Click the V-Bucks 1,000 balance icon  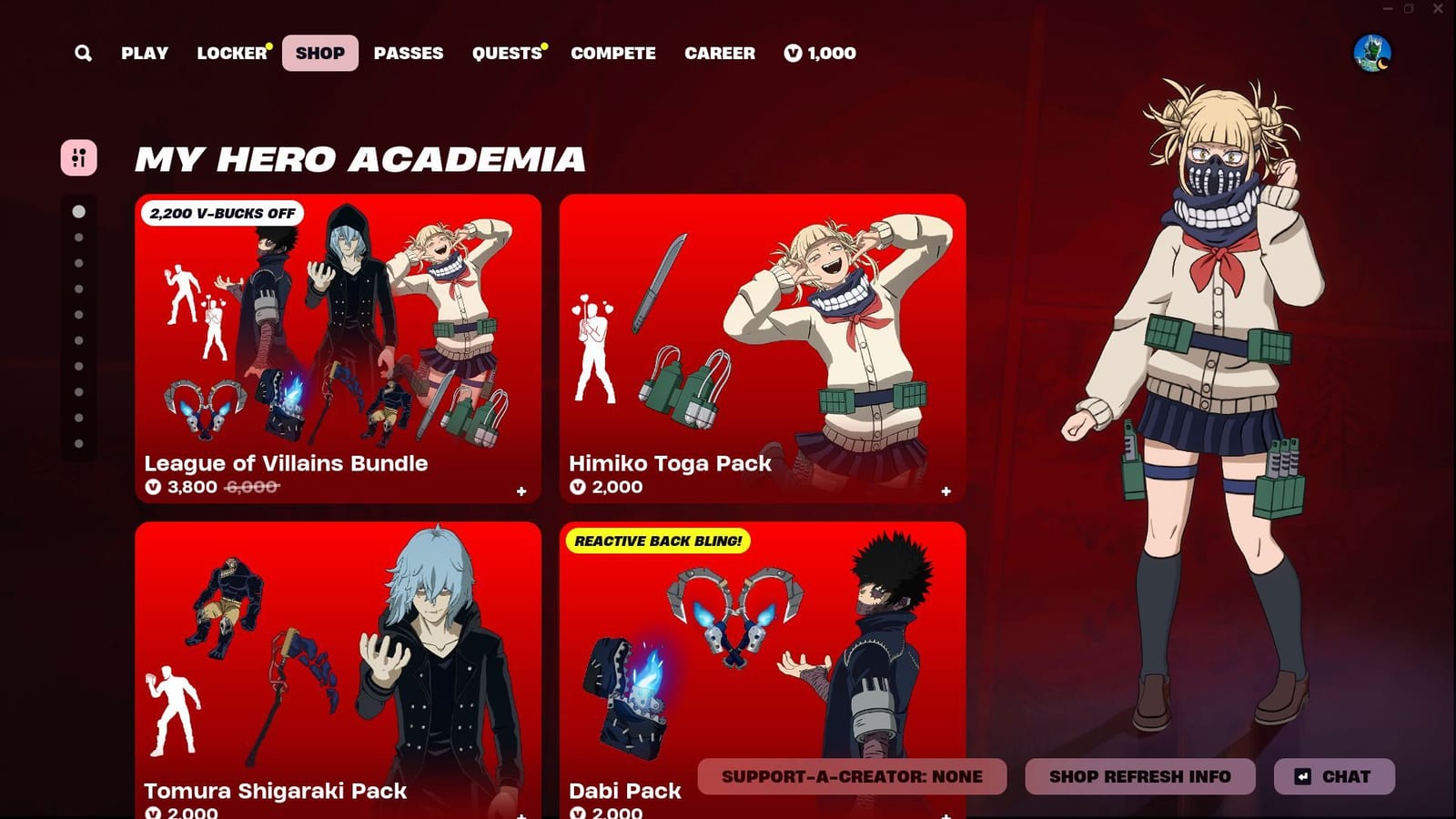[794, 53]
